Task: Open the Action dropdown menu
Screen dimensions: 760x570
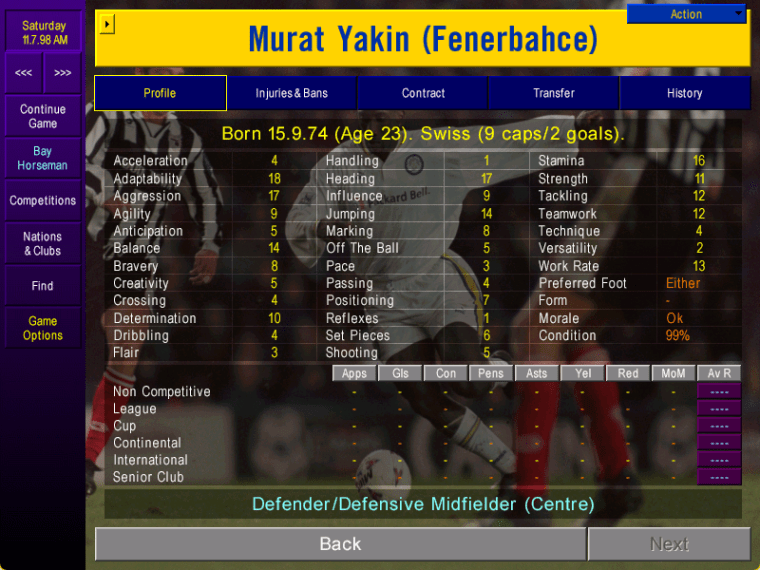Action: 687,14
